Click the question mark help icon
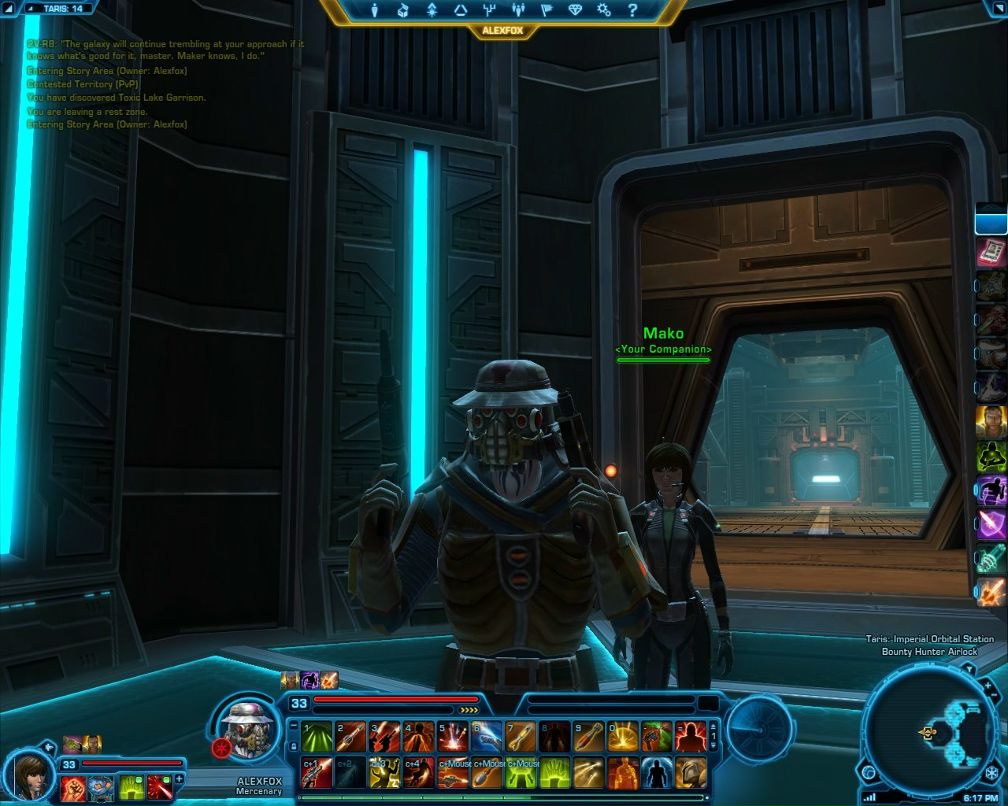Image resolution: width=1008 pixels, height=806 pixels. pos(633,11)
